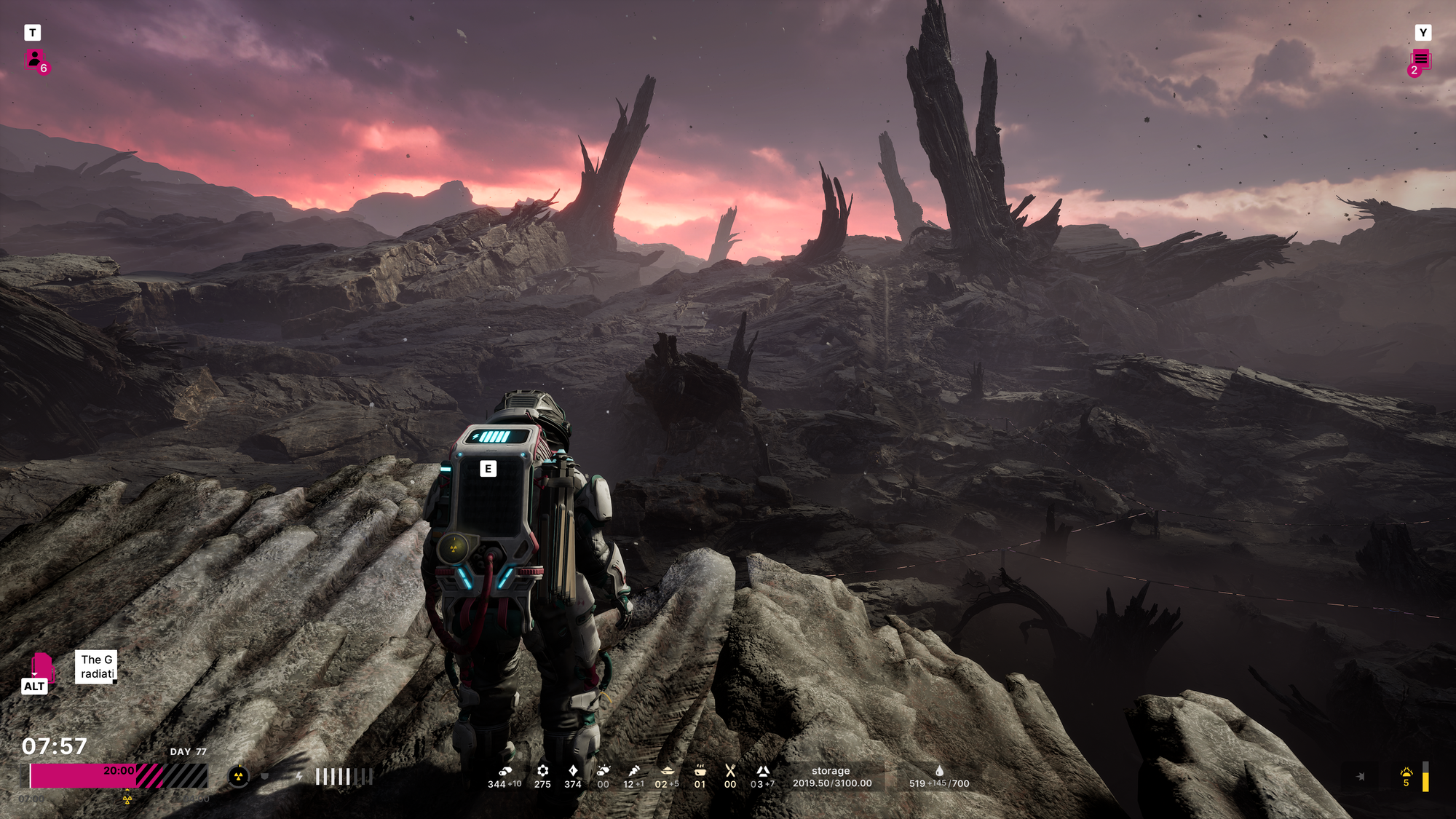Viewport: 1456px width, 819px height.
Task: Select the hexagonal resource icon showing 275
Action: 542,771
